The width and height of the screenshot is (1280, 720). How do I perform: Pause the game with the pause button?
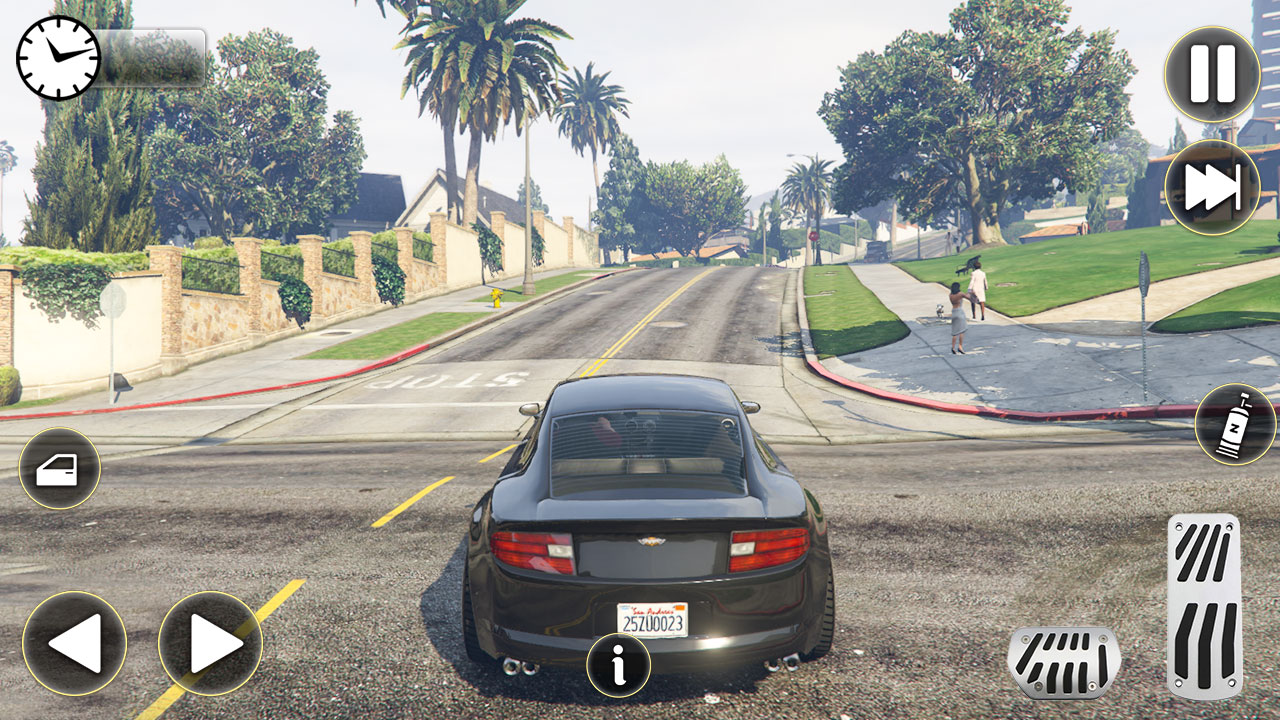pos(1211,74)
